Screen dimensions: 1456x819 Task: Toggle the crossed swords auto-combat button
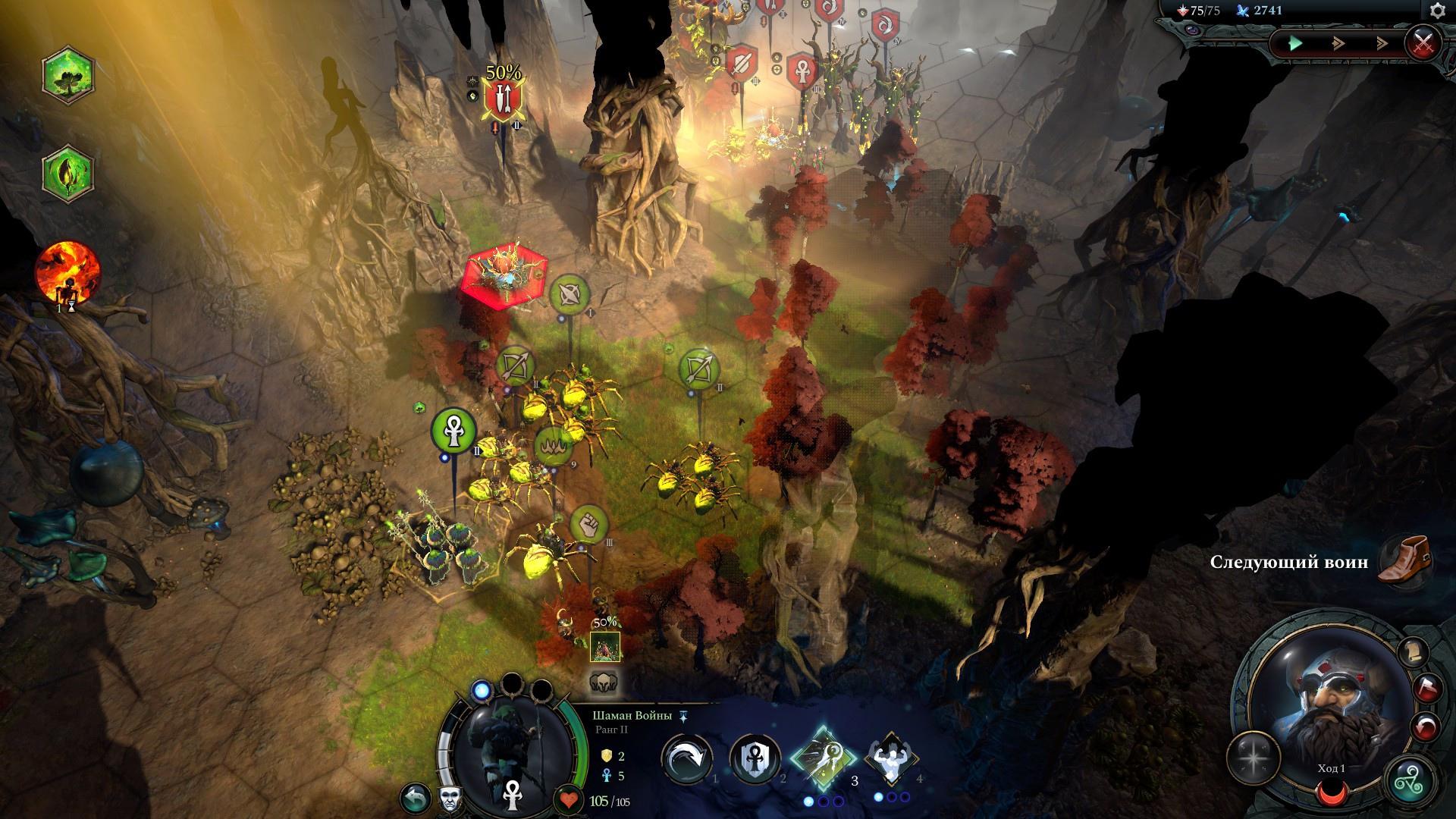1423,42
